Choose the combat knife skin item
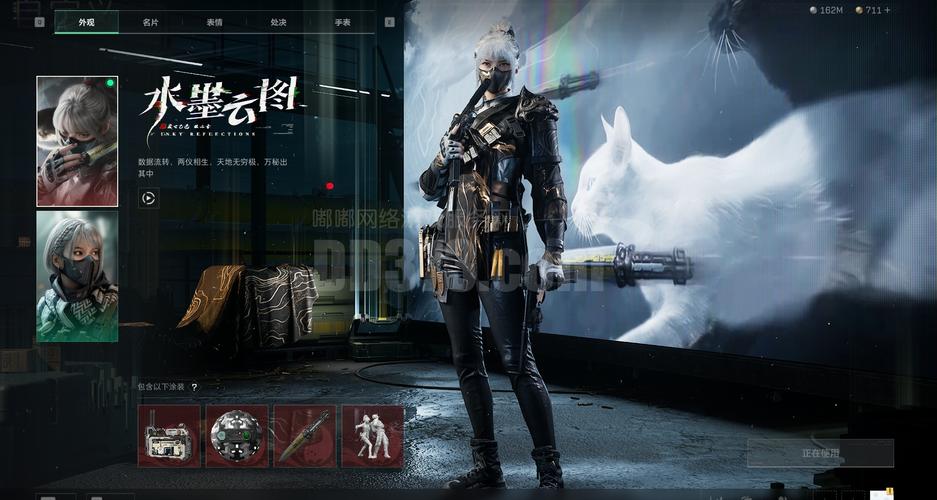Viewport: 937px width, 500px height. tap(304, 436)
